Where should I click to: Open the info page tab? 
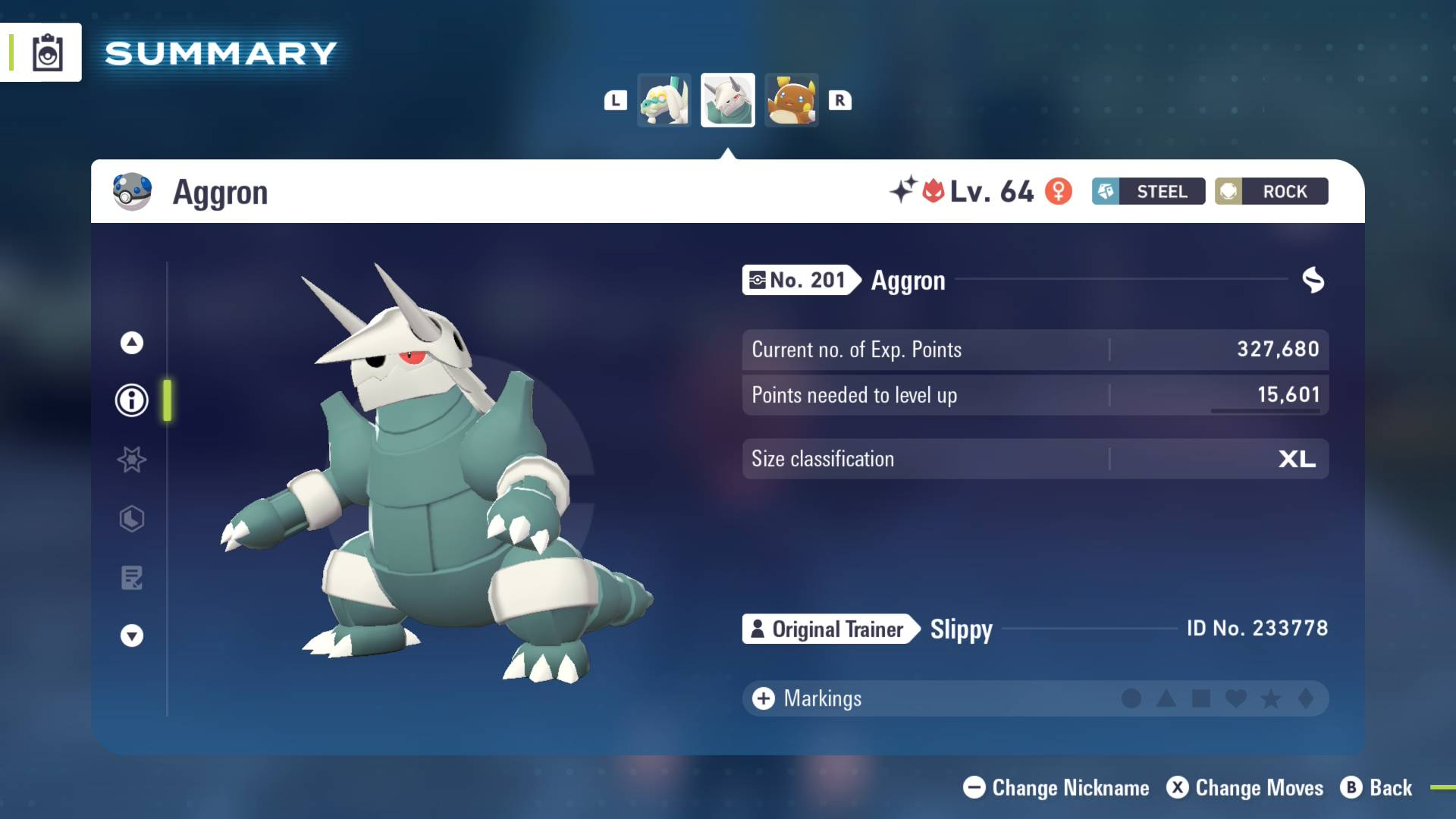pos(132,400)
